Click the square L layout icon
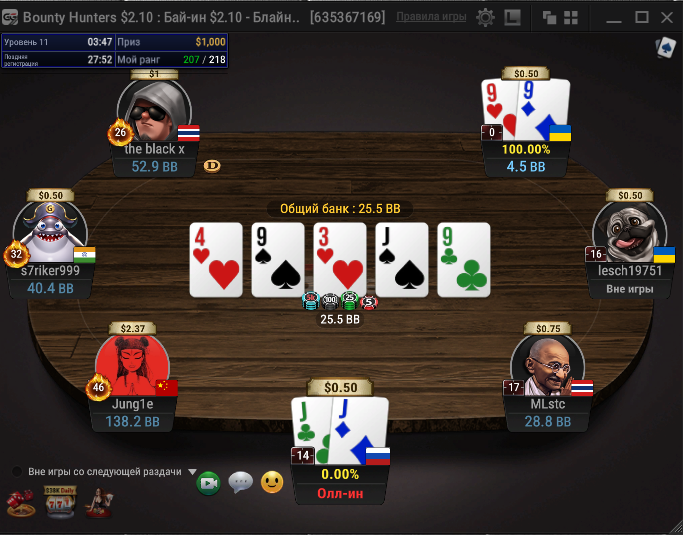Screen dimensions: 683x535 [x=512, y=17]
